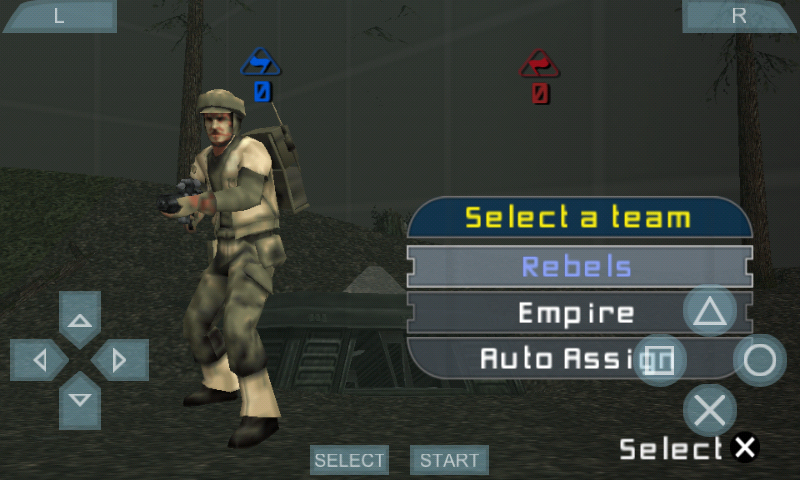Tap the D-pad left arrow

coord(39,360)
